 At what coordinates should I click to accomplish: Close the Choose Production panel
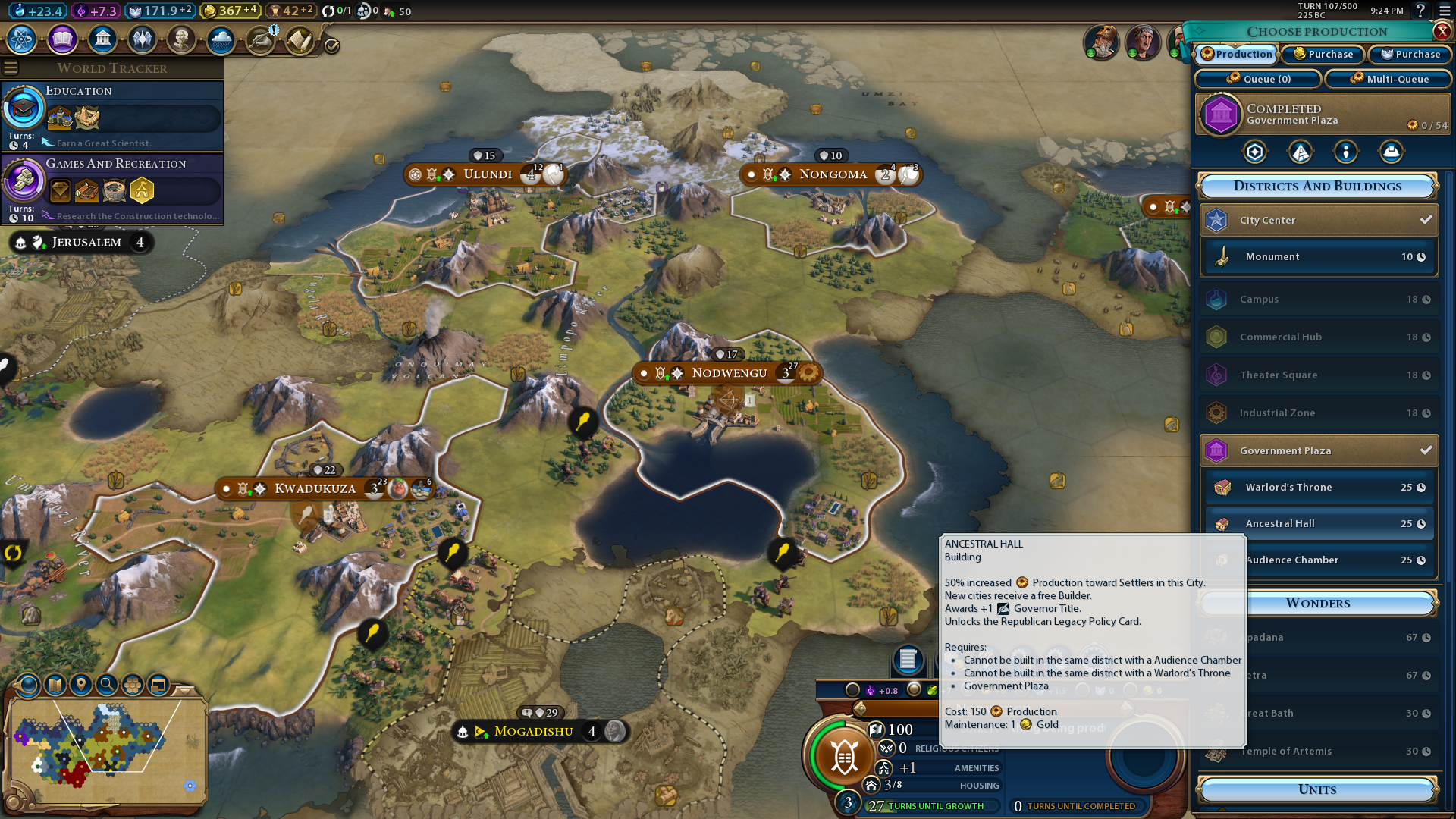coord(1442,31)
